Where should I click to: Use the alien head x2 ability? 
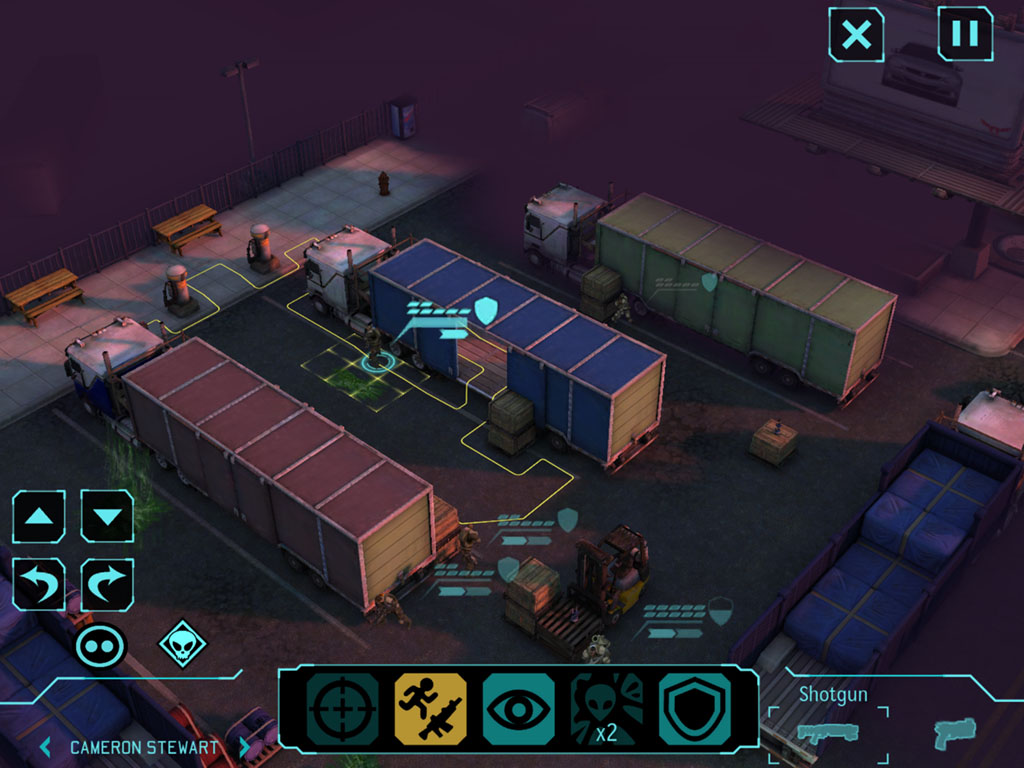(x=606, y=709)
